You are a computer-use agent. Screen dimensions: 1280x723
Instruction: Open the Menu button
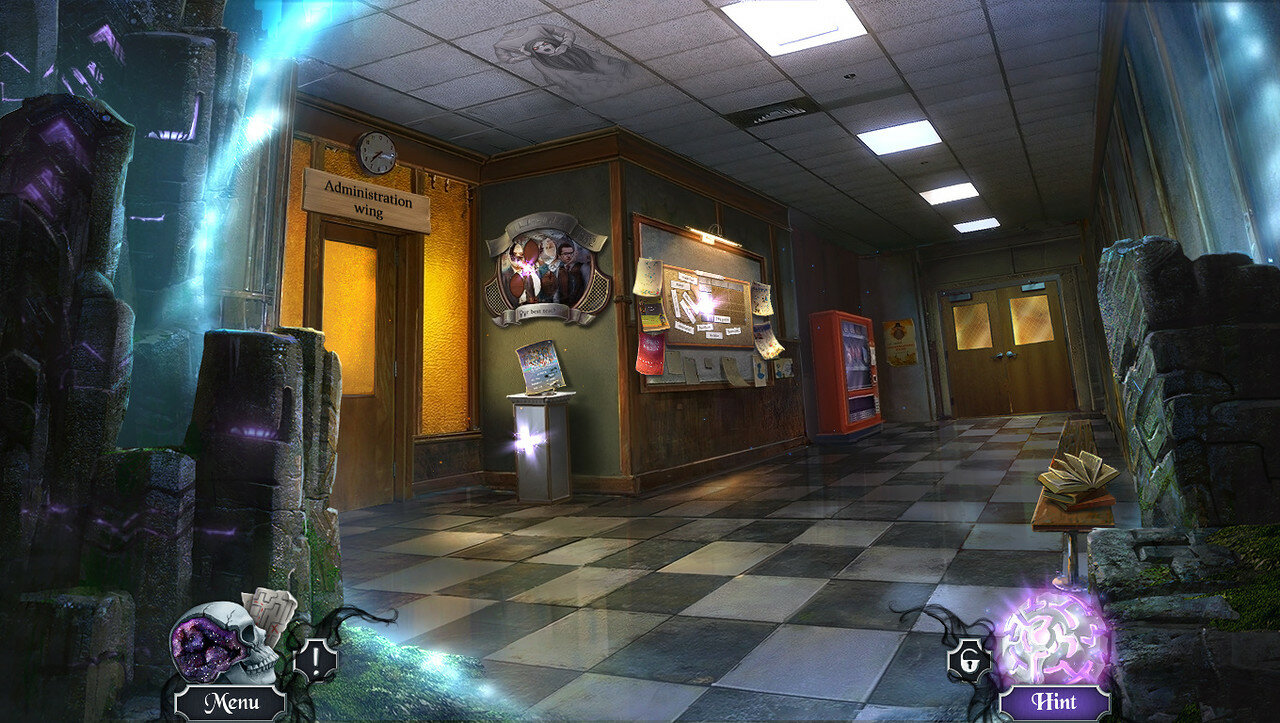(x=230, y=702)
